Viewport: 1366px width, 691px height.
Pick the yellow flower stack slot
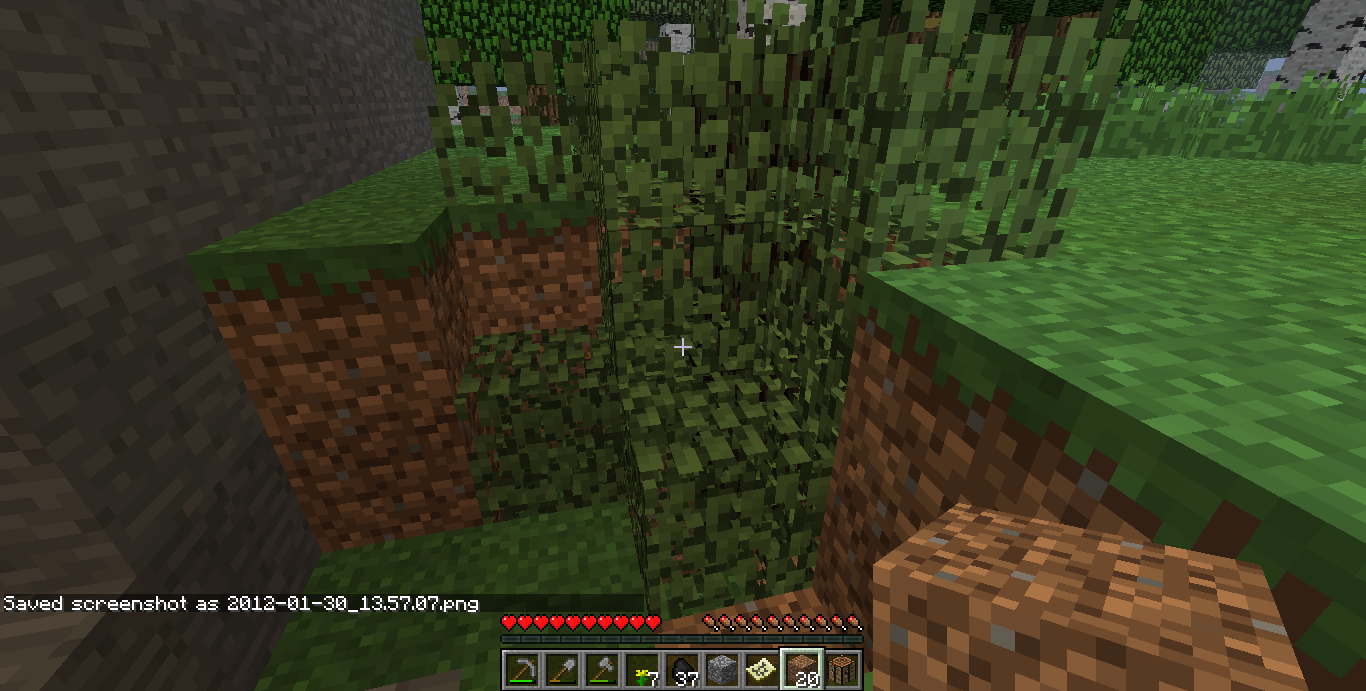(641, 669)
